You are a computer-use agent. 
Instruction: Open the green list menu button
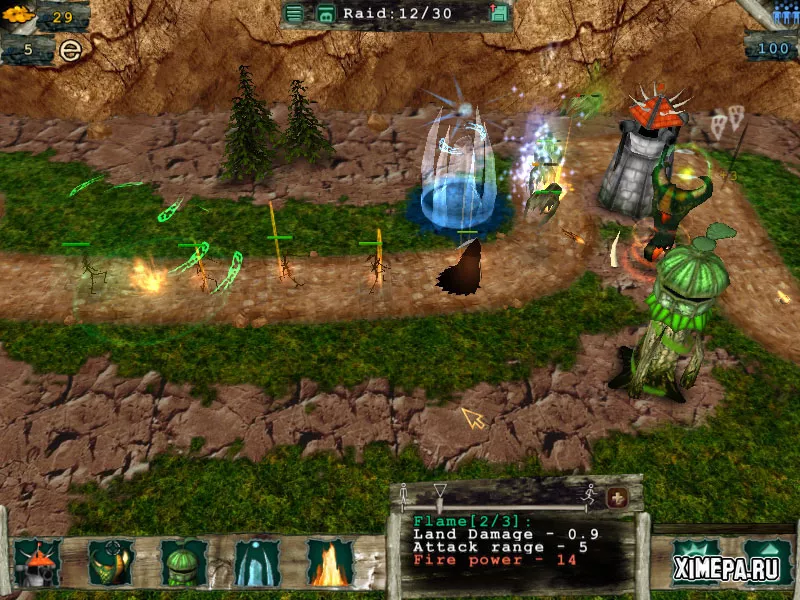point(293,13)
